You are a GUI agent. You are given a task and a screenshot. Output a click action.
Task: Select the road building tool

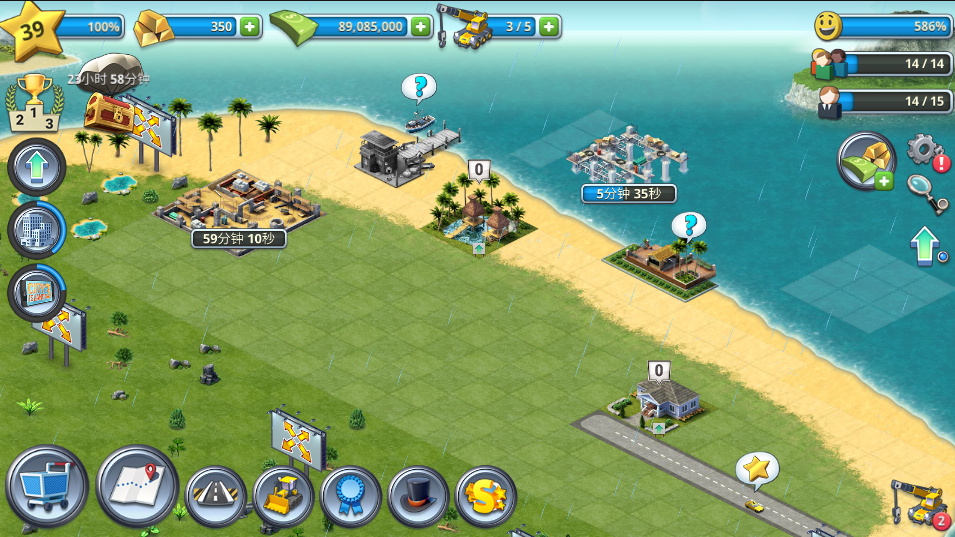pyautogui.click(x=215, y=496)
